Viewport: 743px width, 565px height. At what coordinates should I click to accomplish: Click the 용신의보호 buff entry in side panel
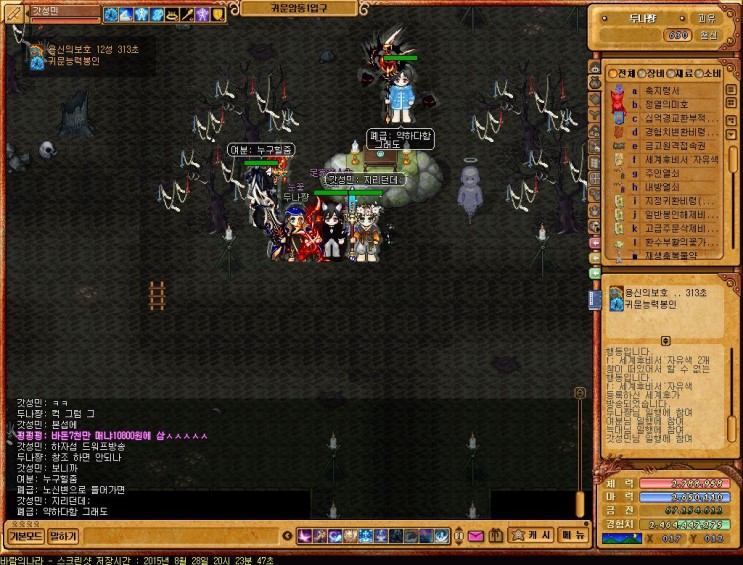coord(656,292)
